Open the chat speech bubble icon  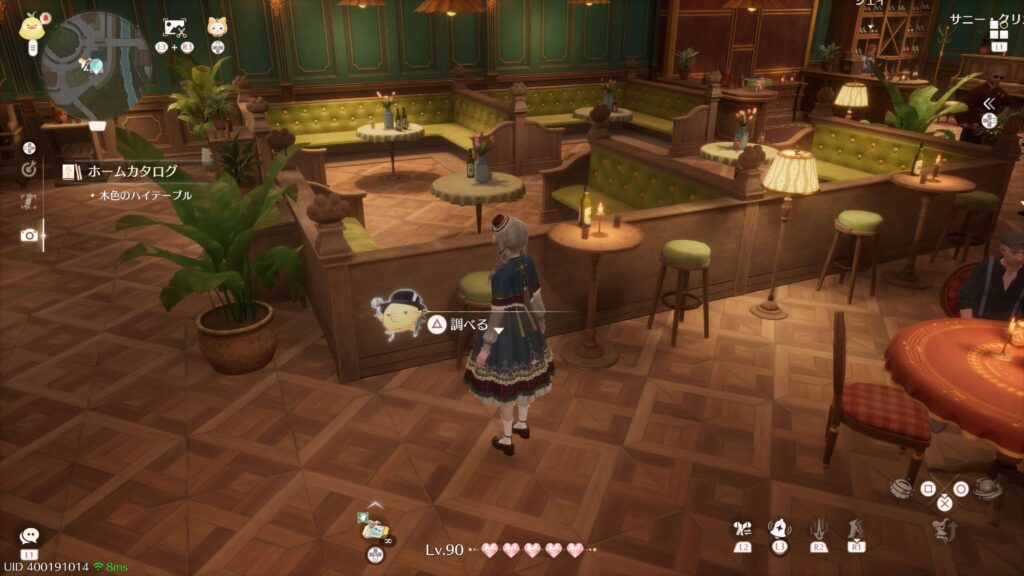29,537
